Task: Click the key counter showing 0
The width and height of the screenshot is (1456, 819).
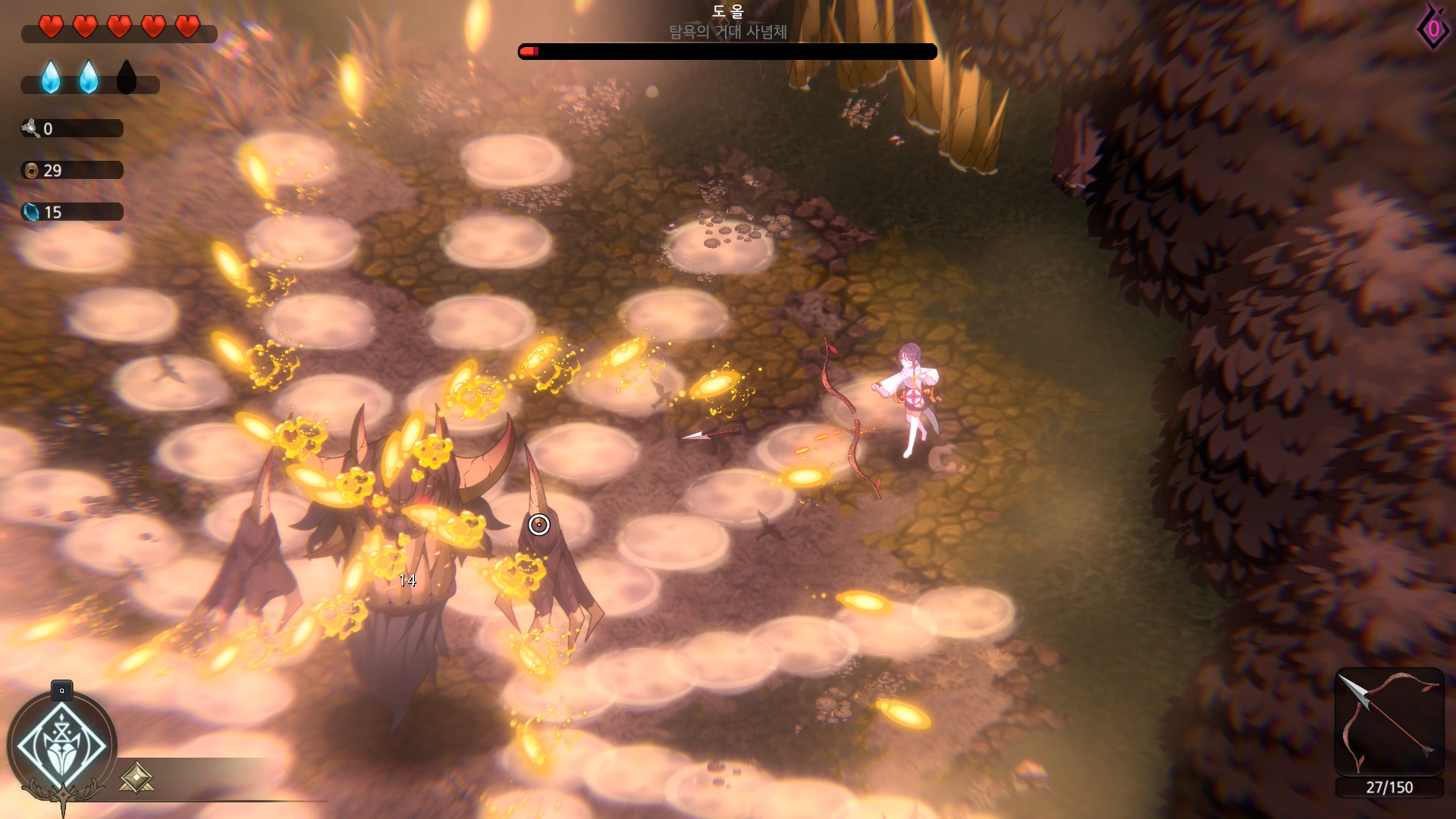Action: (31, 128)
